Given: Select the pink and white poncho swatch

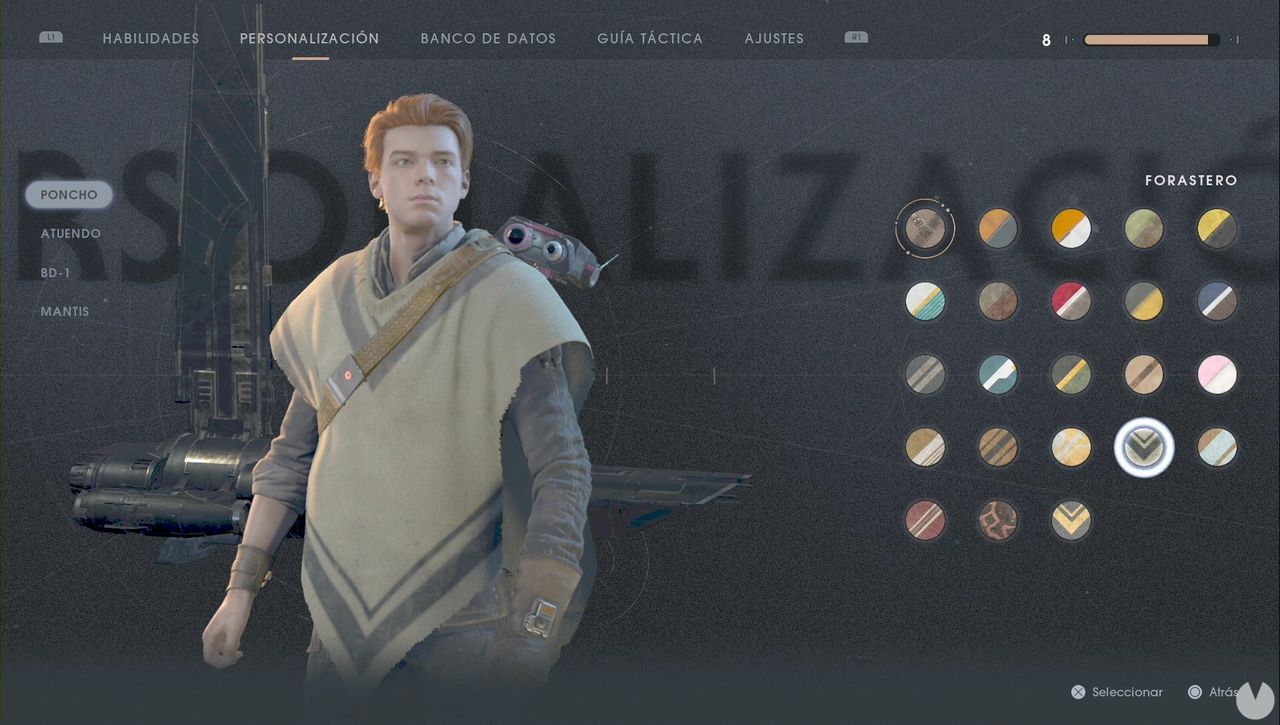Looking at the screenshot, I should [x=1217, y=374].
